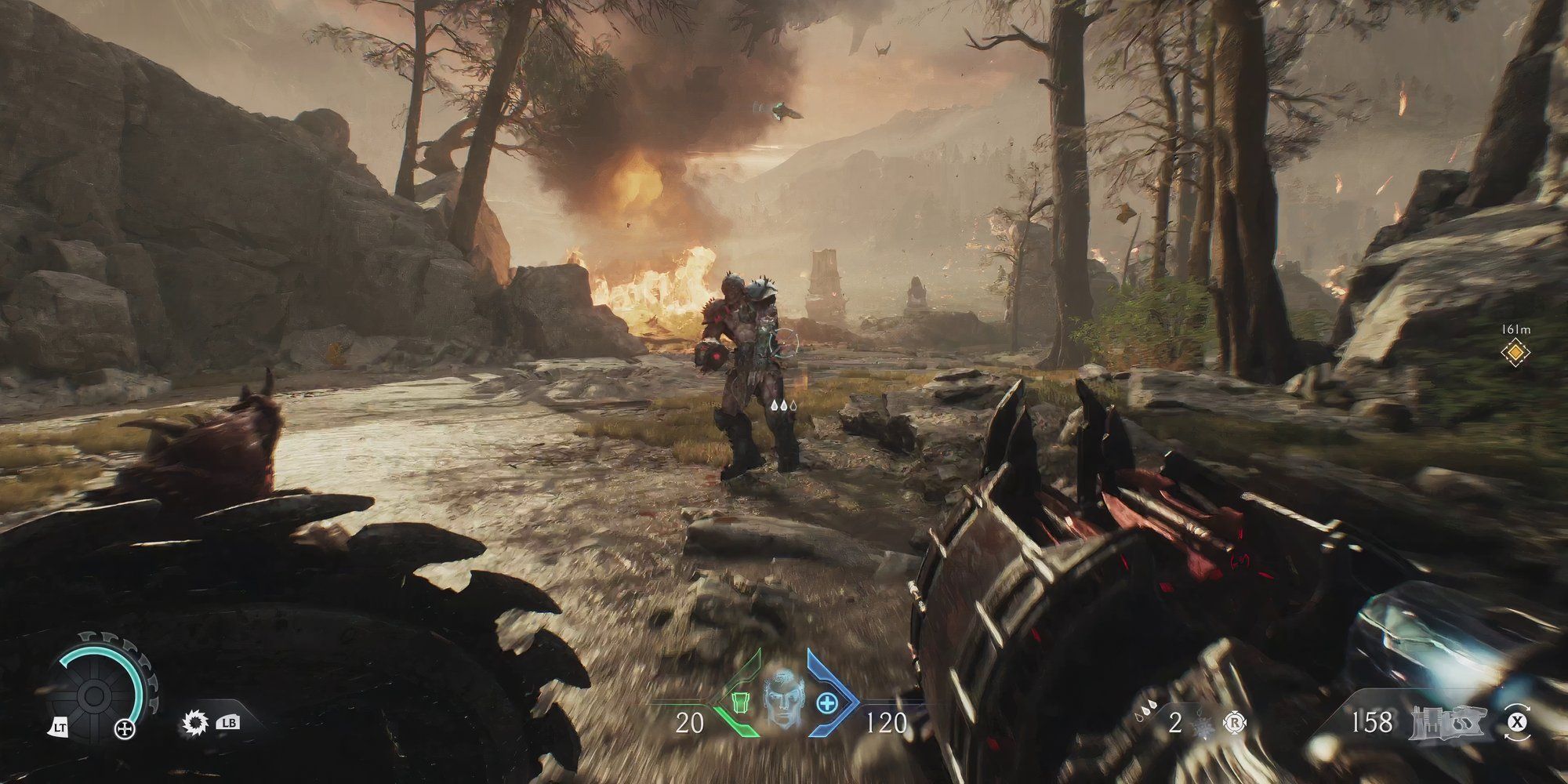Click the objective diamond marker at 161m
This screenshot has width=1568, height=784.
(x=1515, y=353)
